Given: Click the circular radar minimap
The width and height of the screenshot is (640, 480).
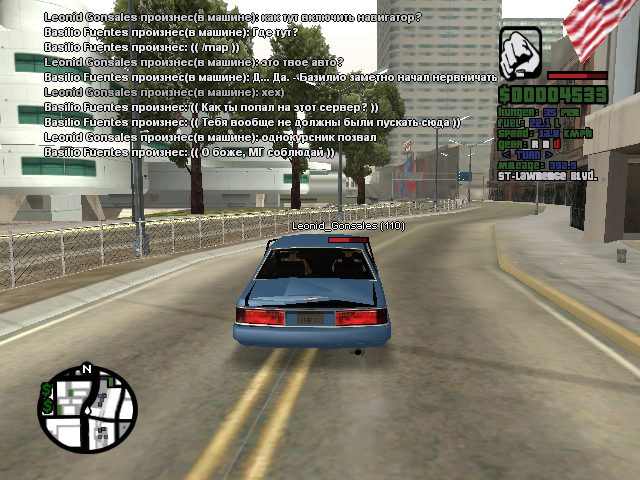Looking at the screenshot, I should 86,409.
